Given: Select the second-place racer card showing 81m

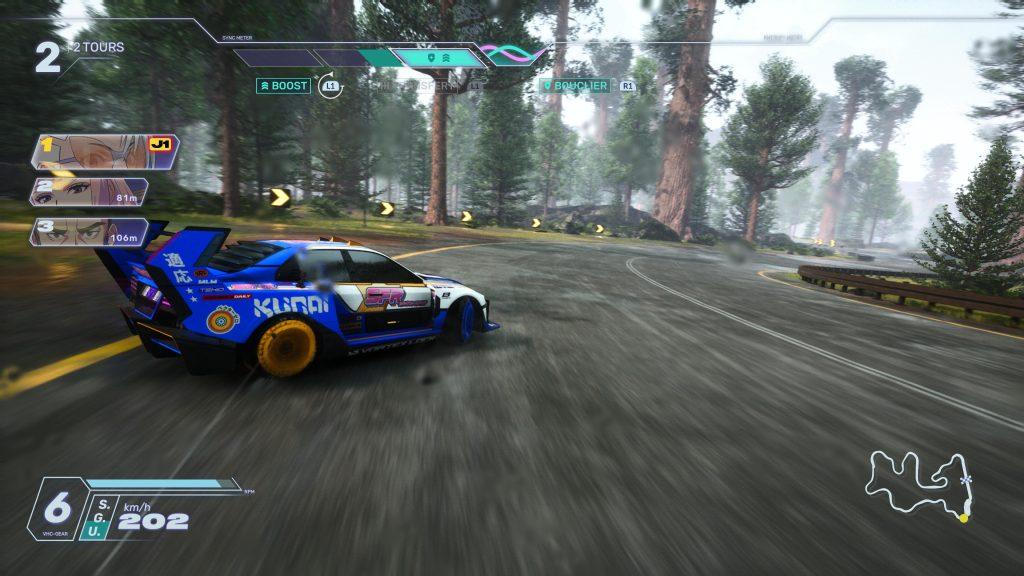Looking at the screenshot, I should point(89,191).
